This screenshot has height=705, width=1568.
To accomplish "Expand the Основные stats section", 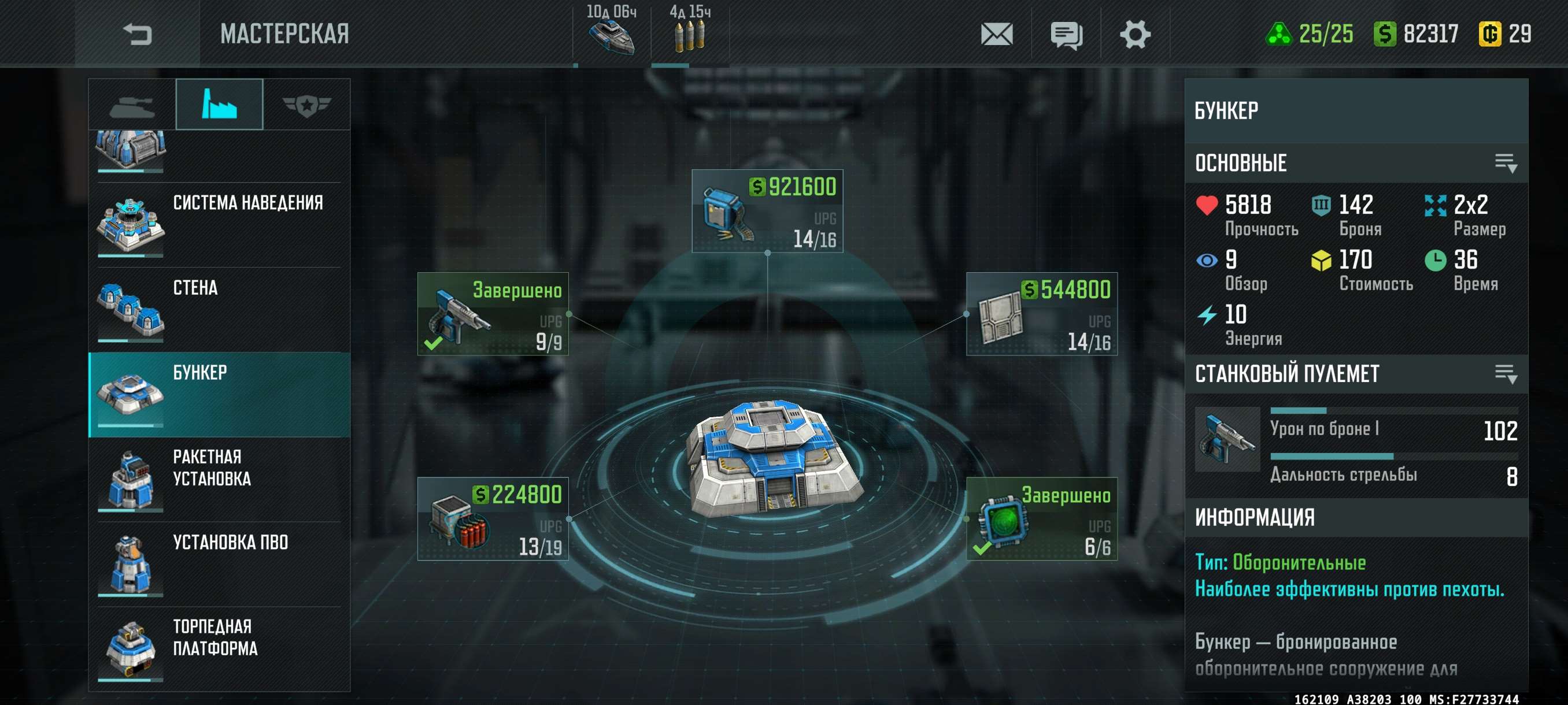I will (1506, 163).
